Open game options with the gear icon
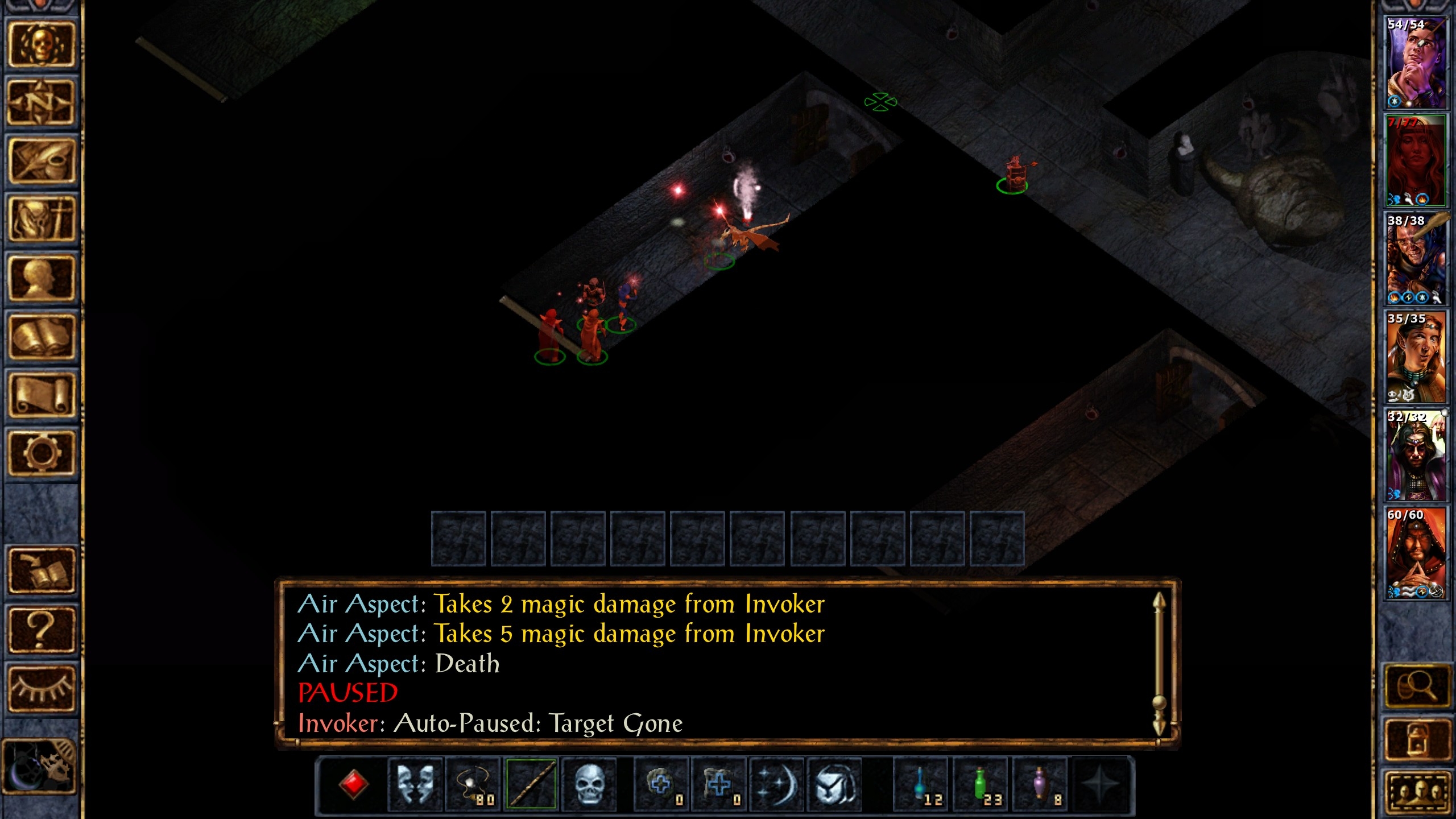1456x819 pixels. (41, 453)
